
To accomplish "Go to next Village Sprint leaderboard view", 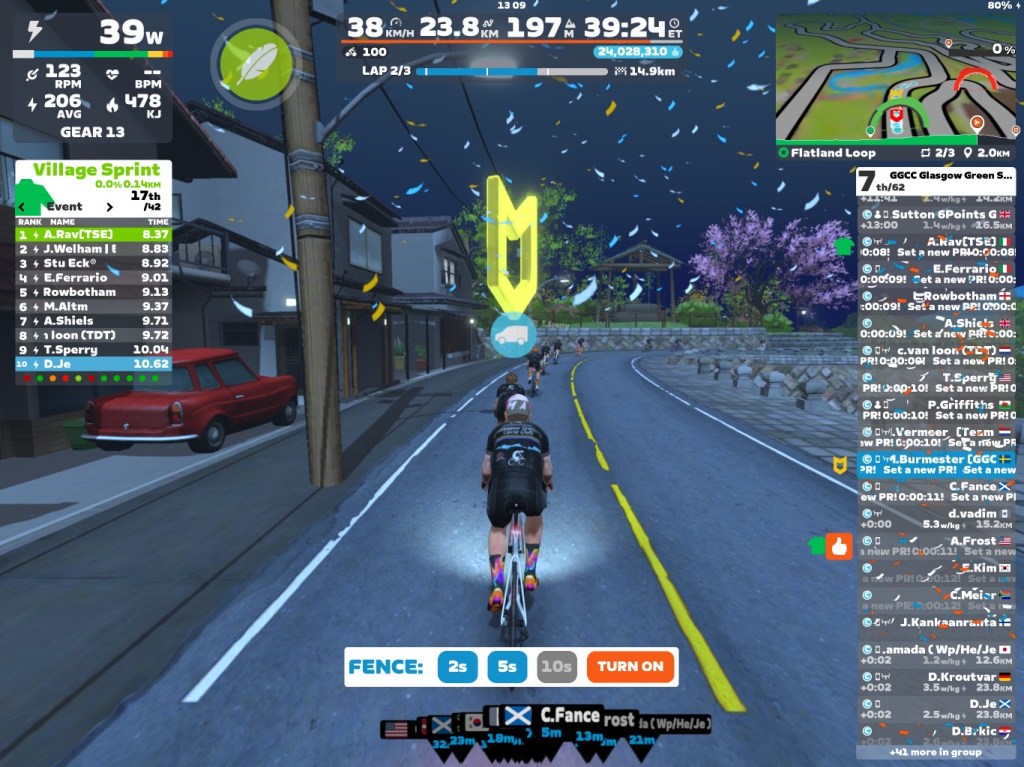I will (x=111, y=207).
